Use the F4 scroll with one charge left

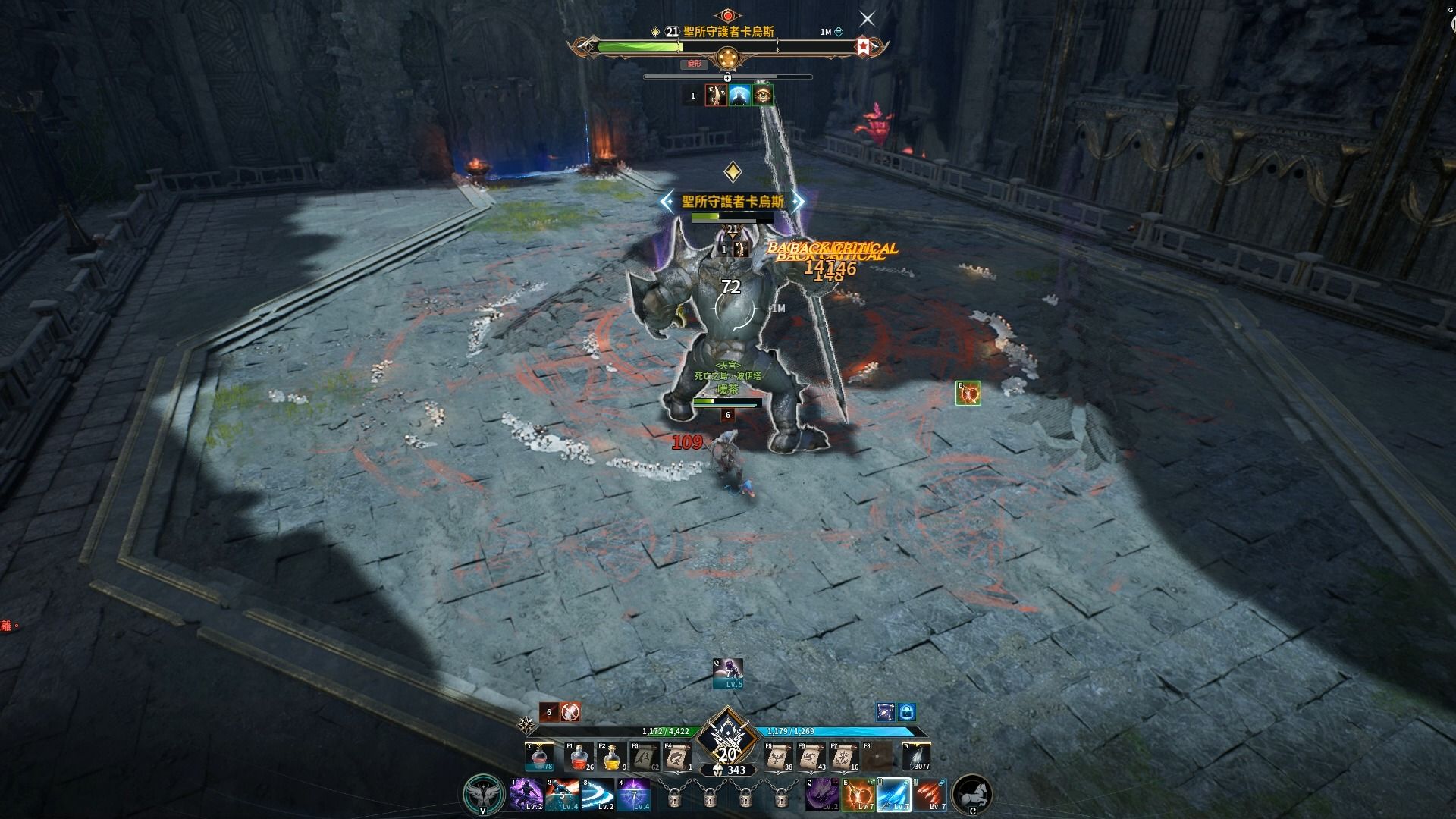(x=678, y=757)
